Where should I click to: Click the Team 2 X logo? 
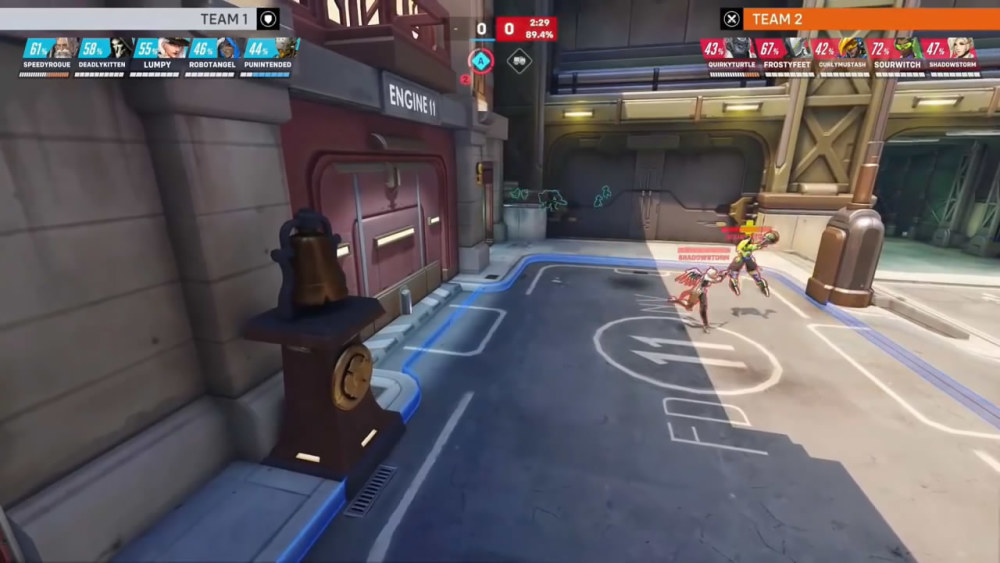(x=731, y=18)
